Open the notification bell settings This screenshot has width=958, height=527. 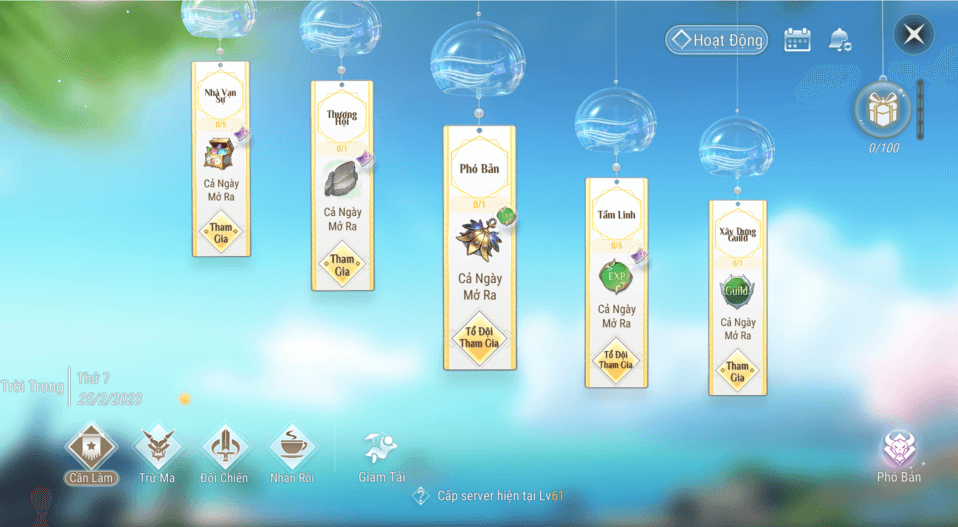(839, 40)
